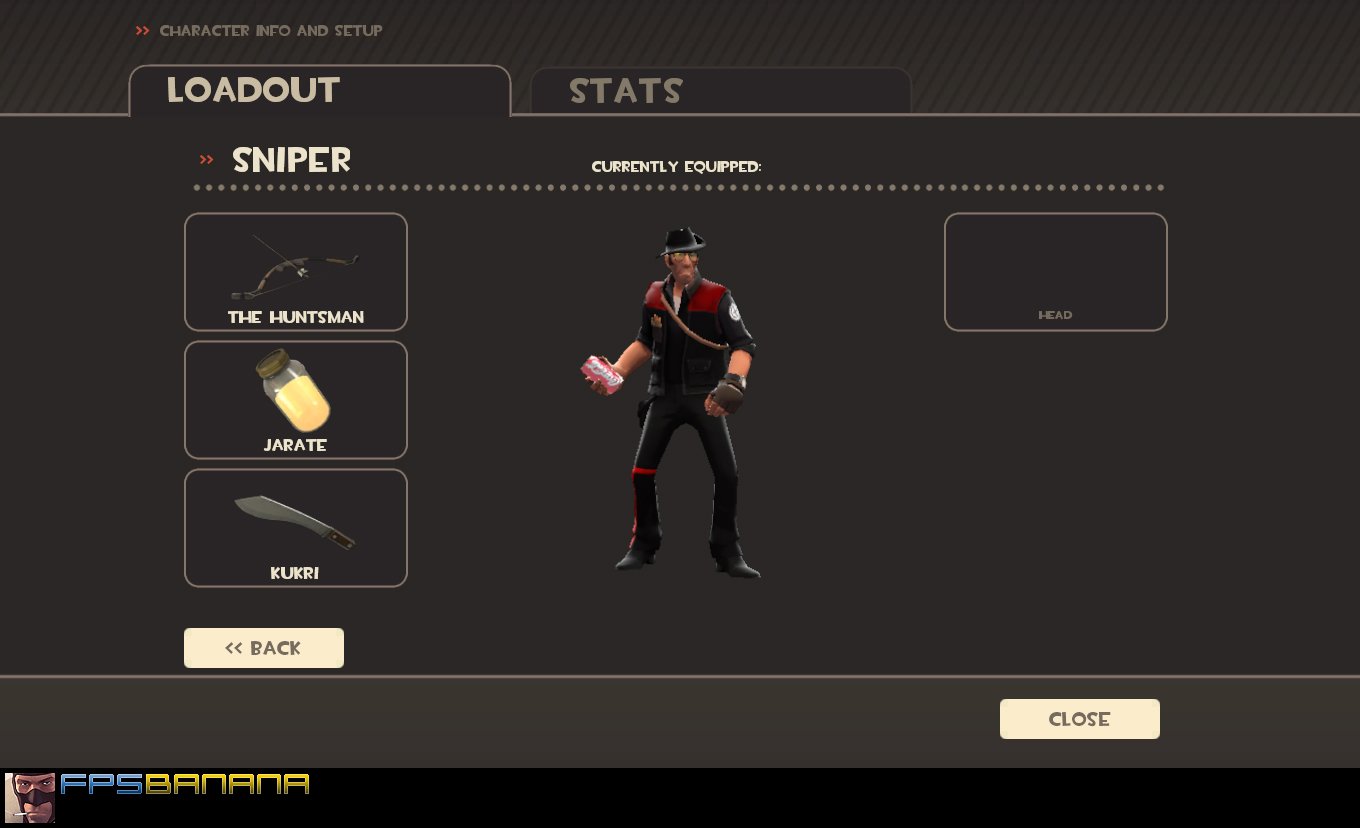This screenshot has height=828, width=1360.
Task: Open the Jarate item slot
Action: tap(295, 399)
